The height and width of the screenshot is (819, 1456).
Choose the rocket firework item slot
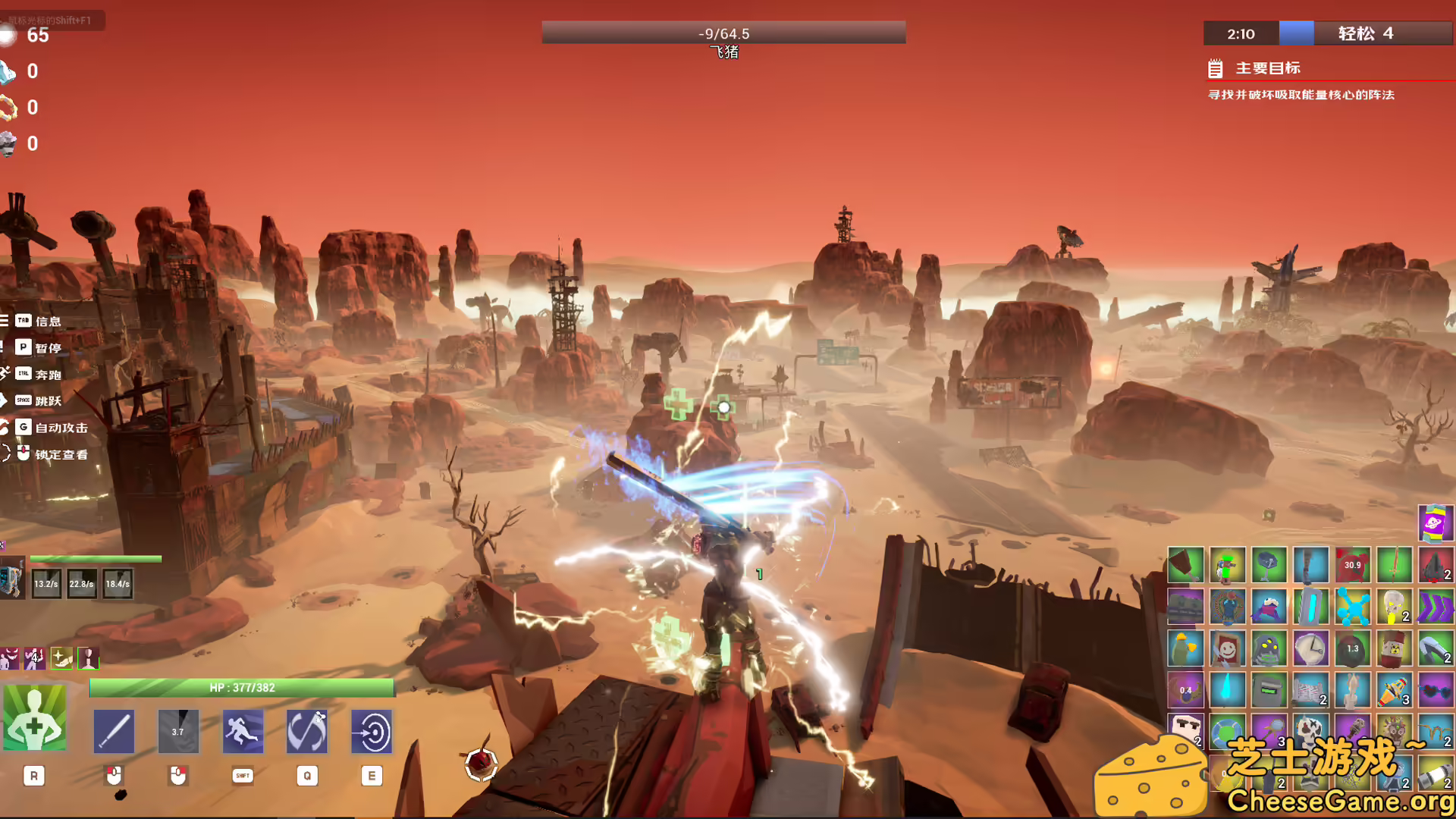pos(1394,691)
